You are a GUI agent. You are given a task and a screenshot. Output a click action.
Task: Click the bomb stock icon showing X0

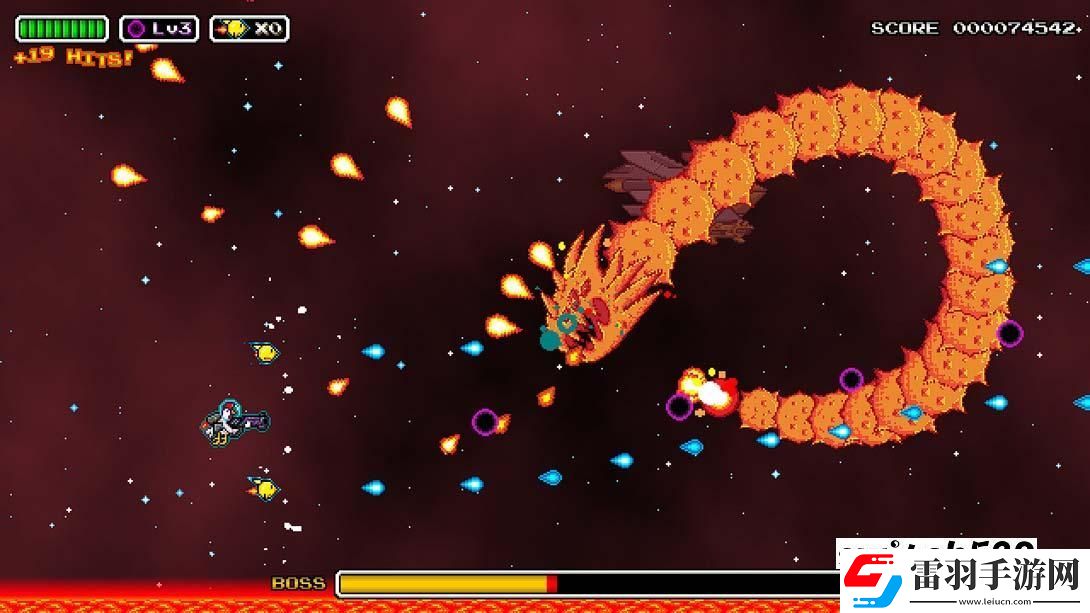pyautogui.click(x=249, y=29)
